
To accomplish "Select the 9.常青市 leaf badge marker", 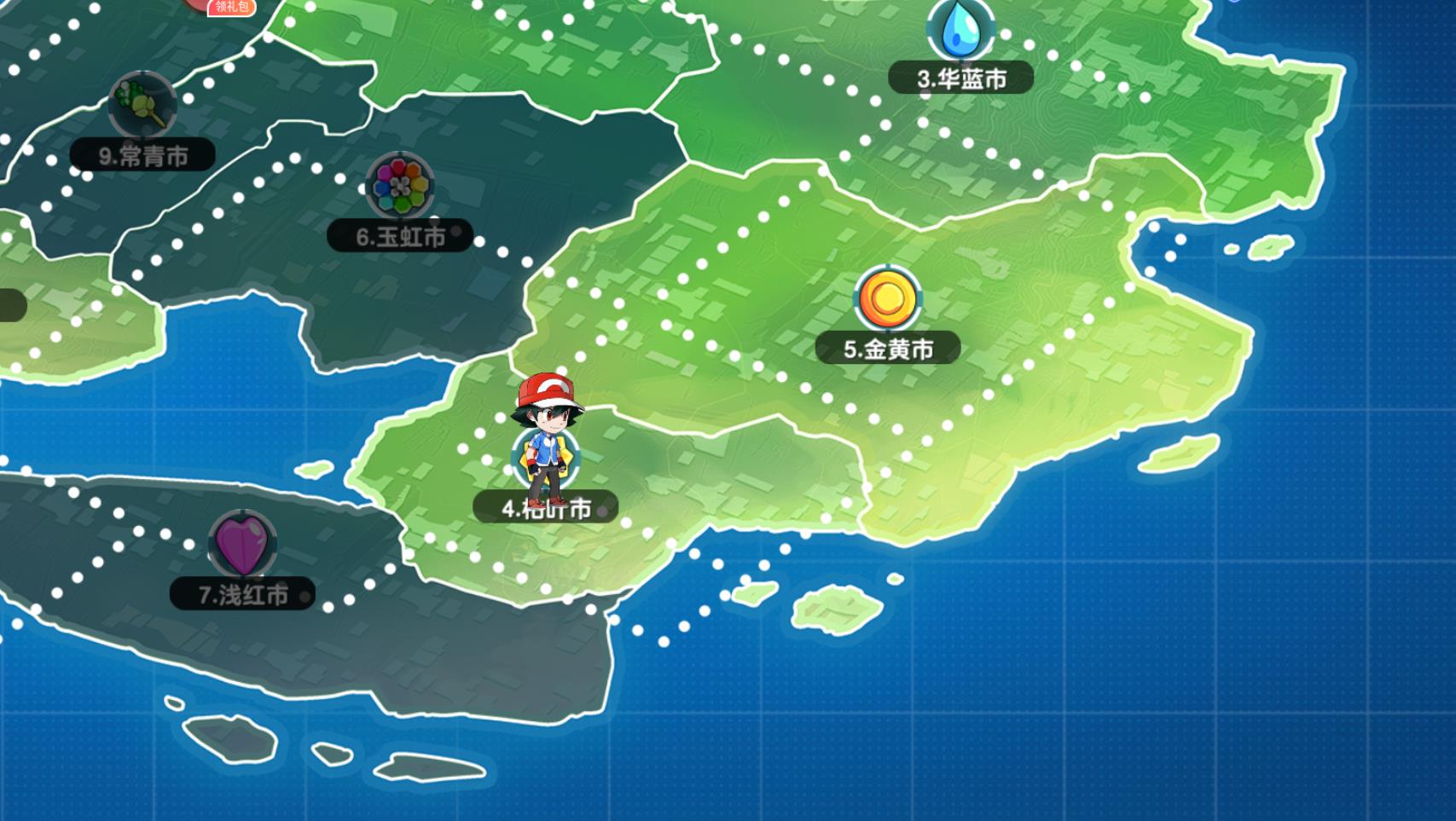I will pos(142,105).
